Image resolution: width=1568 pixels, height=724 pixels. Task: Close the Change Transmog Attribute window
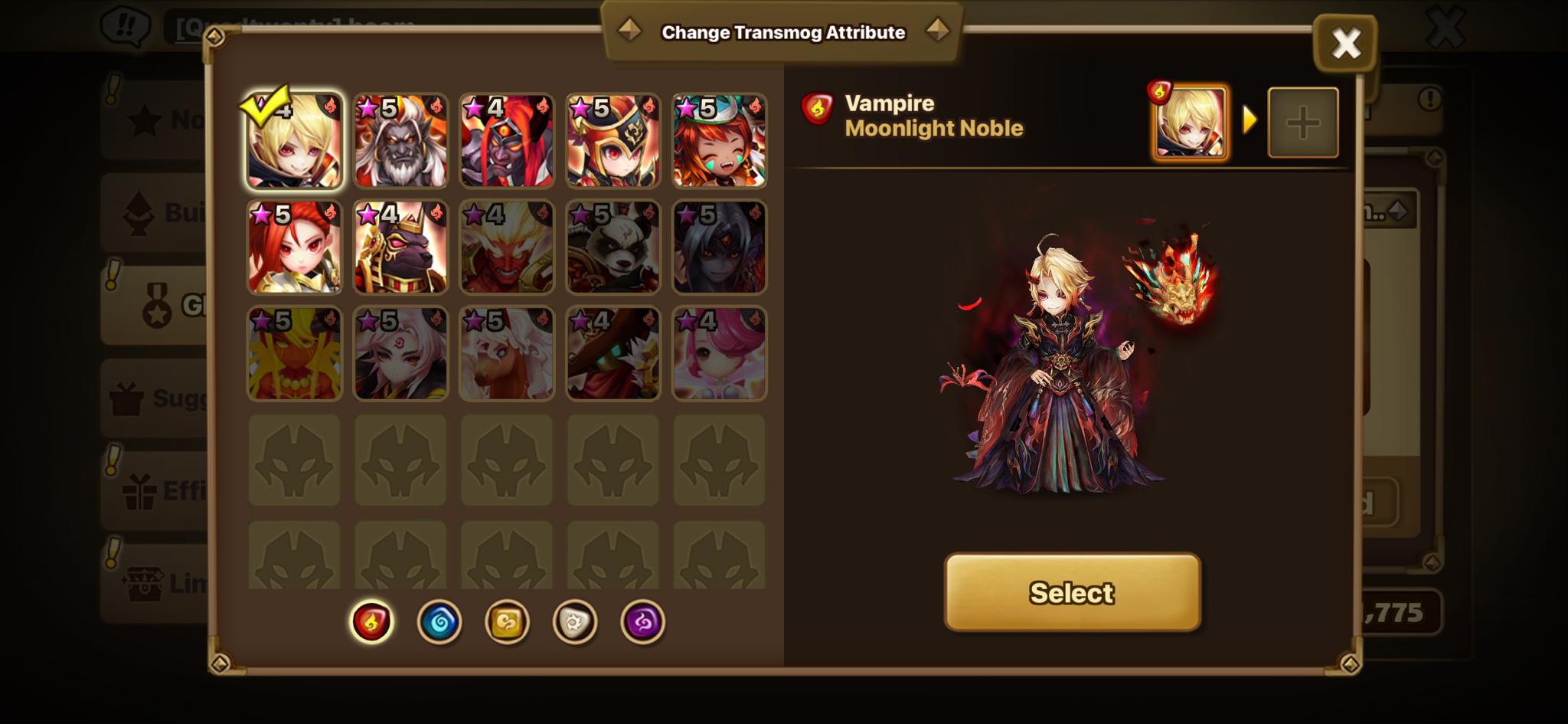click(x=1345, y=43)
